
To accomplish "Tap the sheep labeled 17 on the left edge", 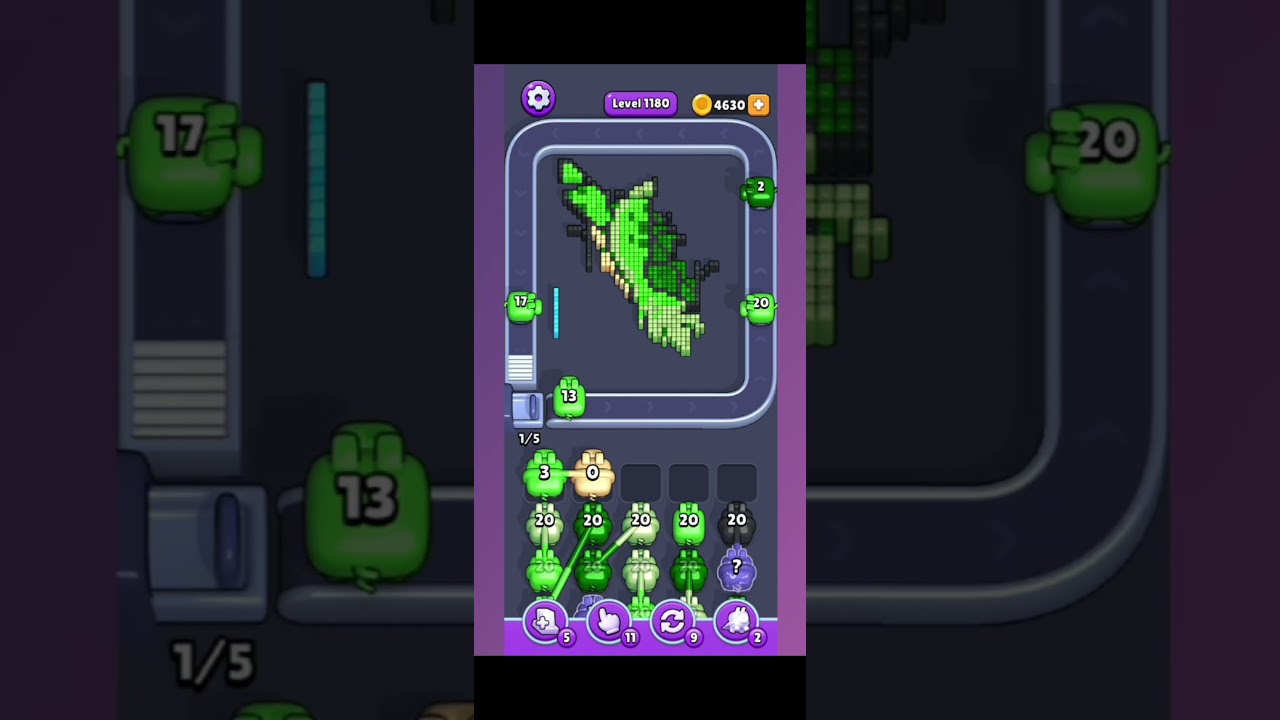I will point(521,306).
